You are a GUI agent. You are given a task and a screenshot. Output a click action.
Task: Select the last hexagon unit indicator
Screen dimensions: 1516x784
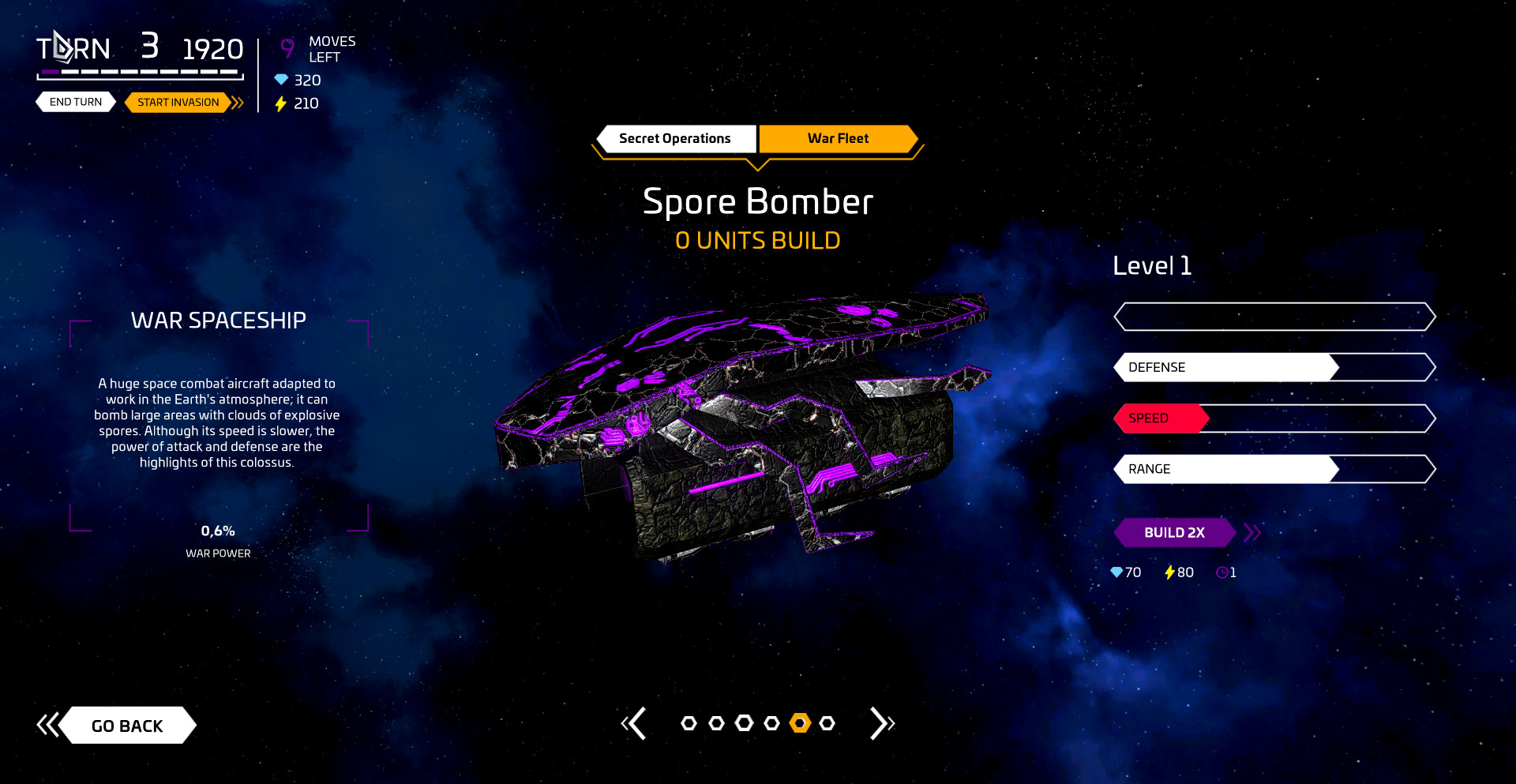[x=827, y=722]
